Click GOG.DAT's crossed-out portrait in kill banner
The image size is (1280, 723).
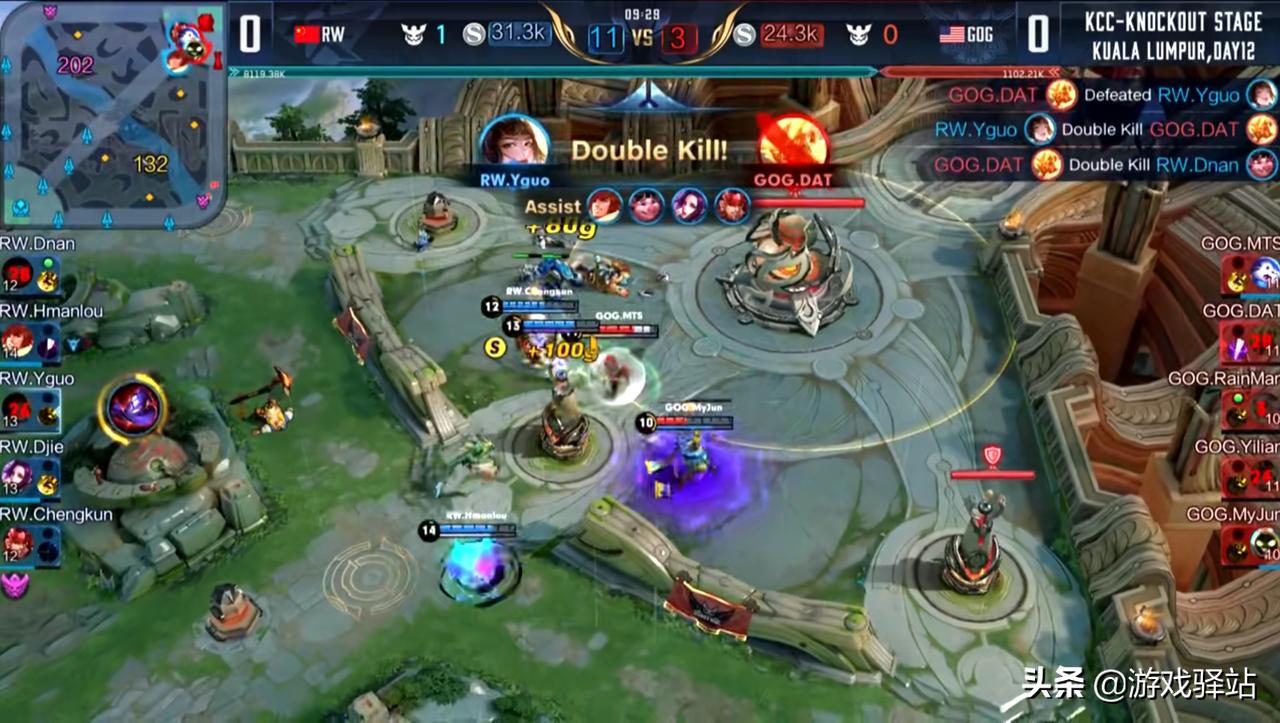[792, 141]
